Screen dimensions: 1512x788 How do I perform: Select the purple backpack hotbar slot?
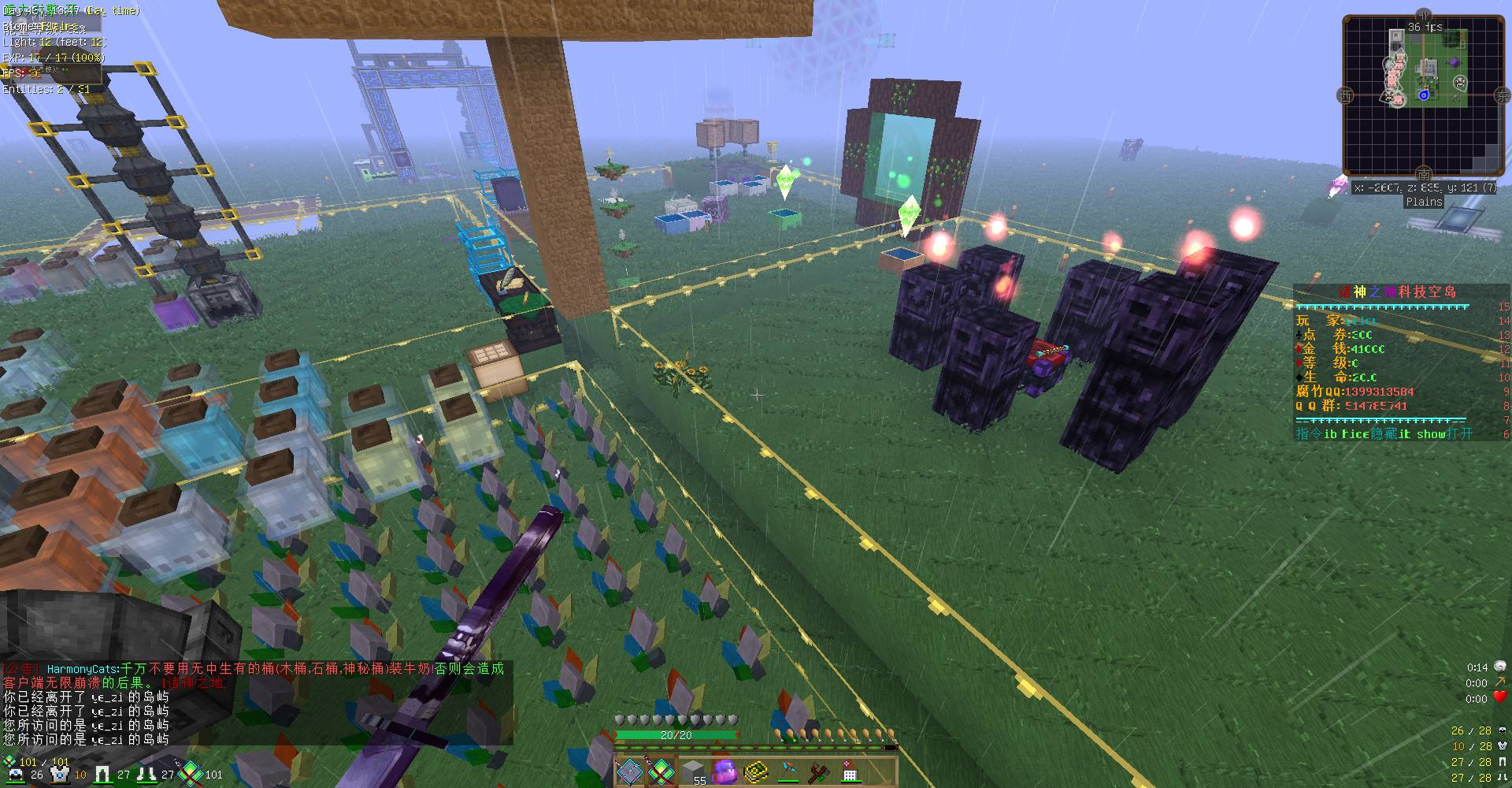click(x=724, y=771)
